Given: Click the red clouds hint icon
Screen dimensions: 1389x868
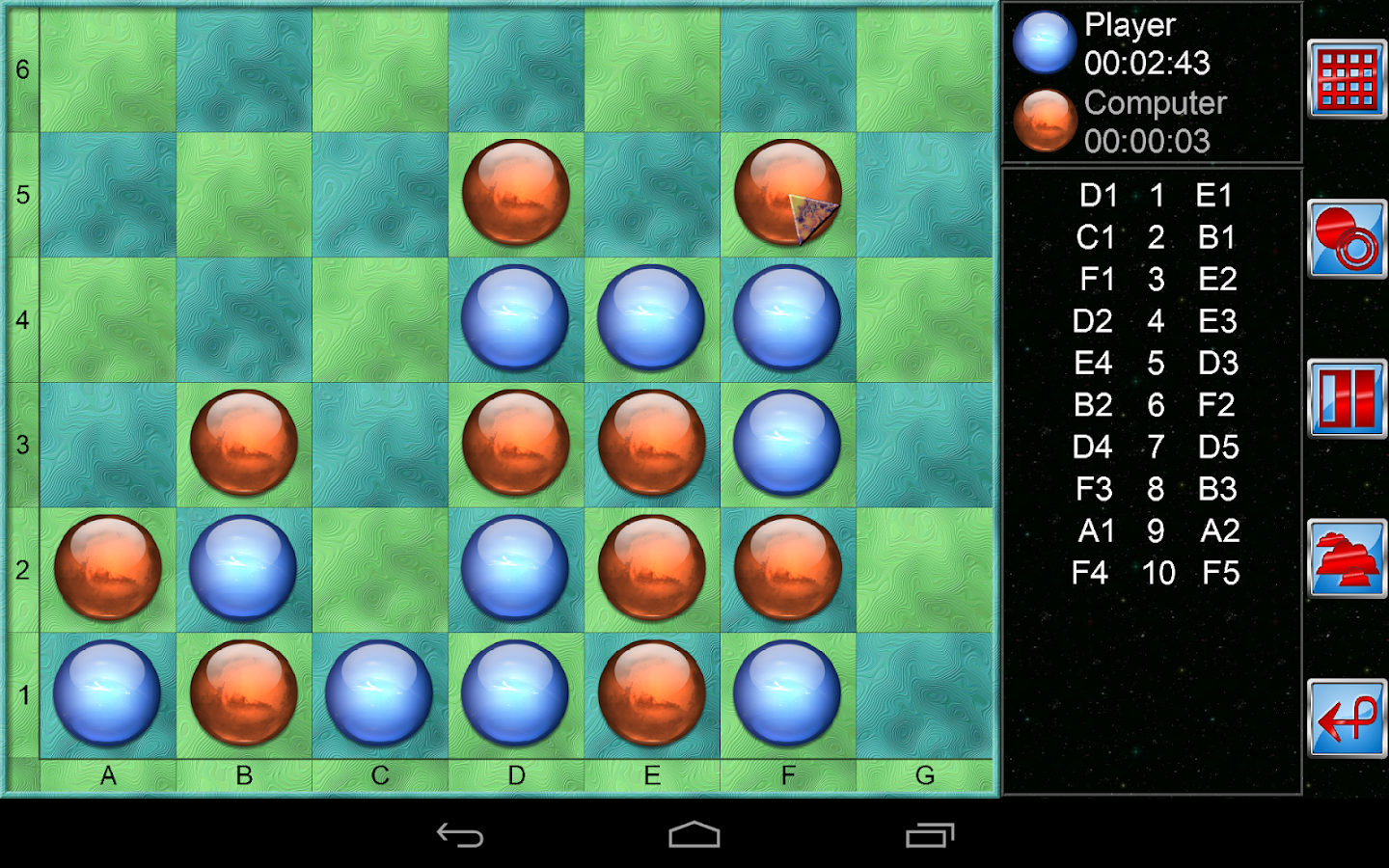Looking at the screenshot, I should [1347, 557].
